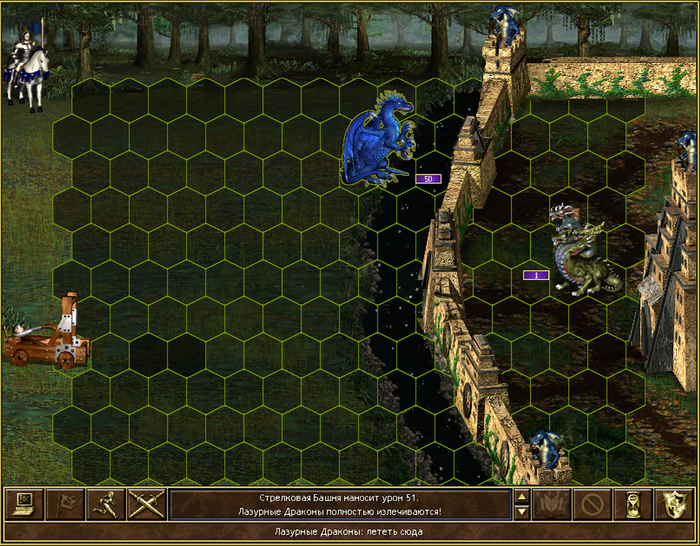Open the combat system options
700x546 pixels.
point(24,503)
